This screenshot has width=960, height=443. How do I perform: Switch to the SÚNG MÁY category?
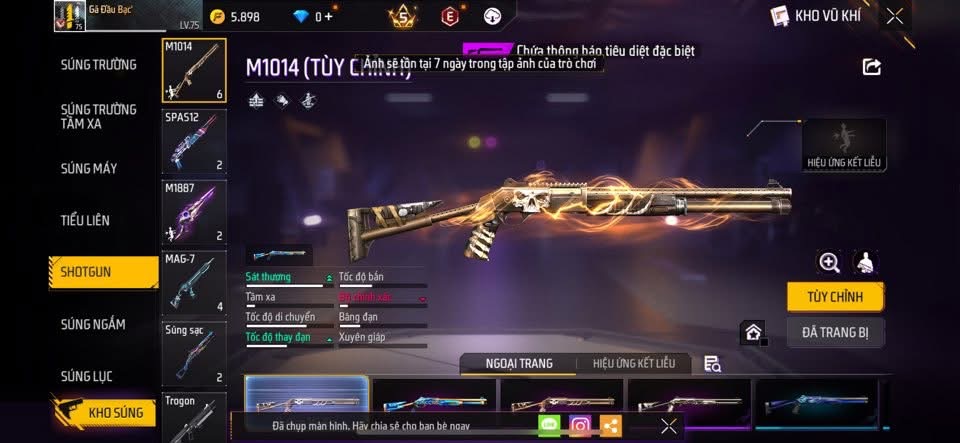click(88, 168)
